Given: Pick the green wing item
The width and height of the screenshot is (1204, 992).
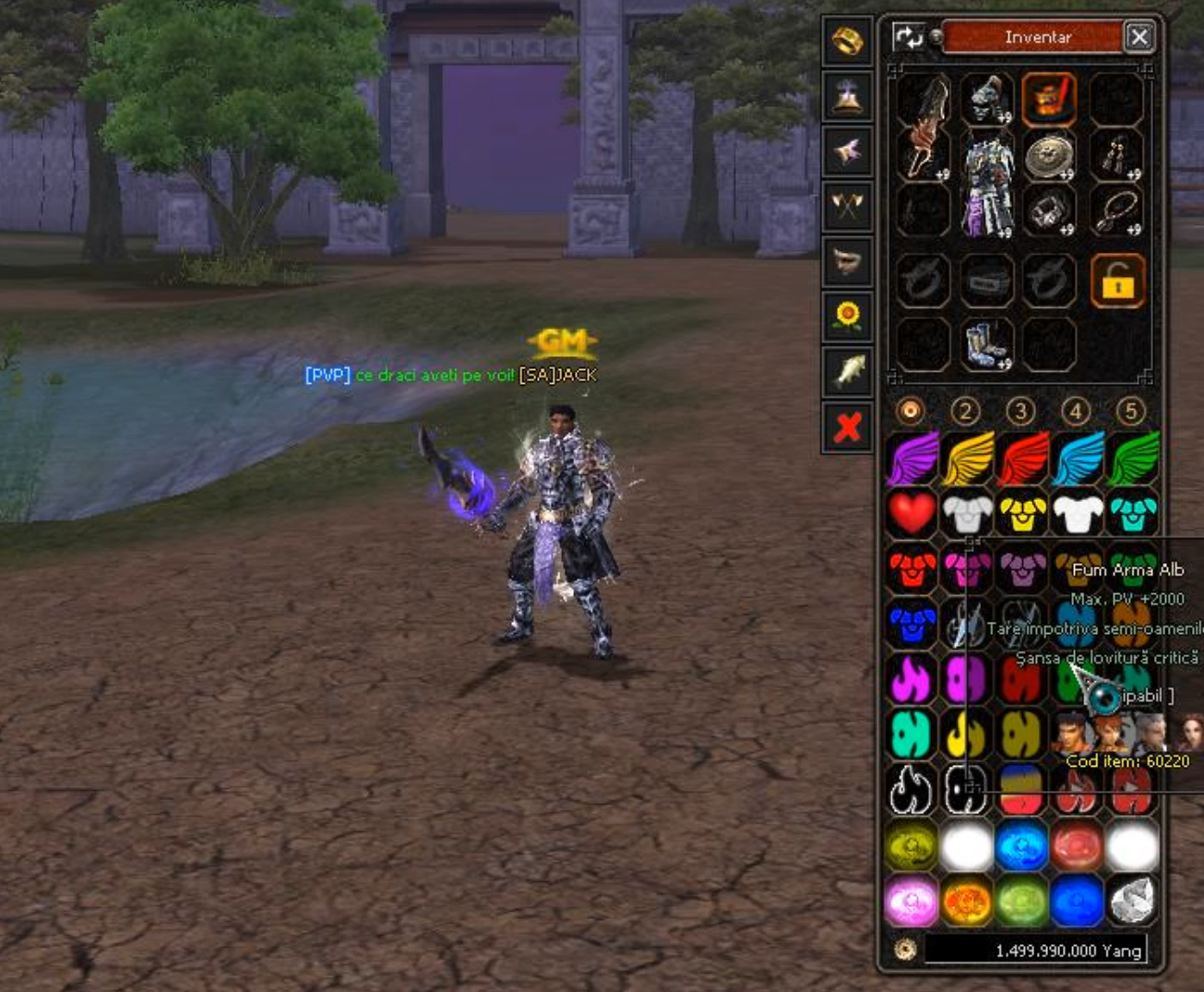Looking at the screenshot, I should (x=1133, y=458).
